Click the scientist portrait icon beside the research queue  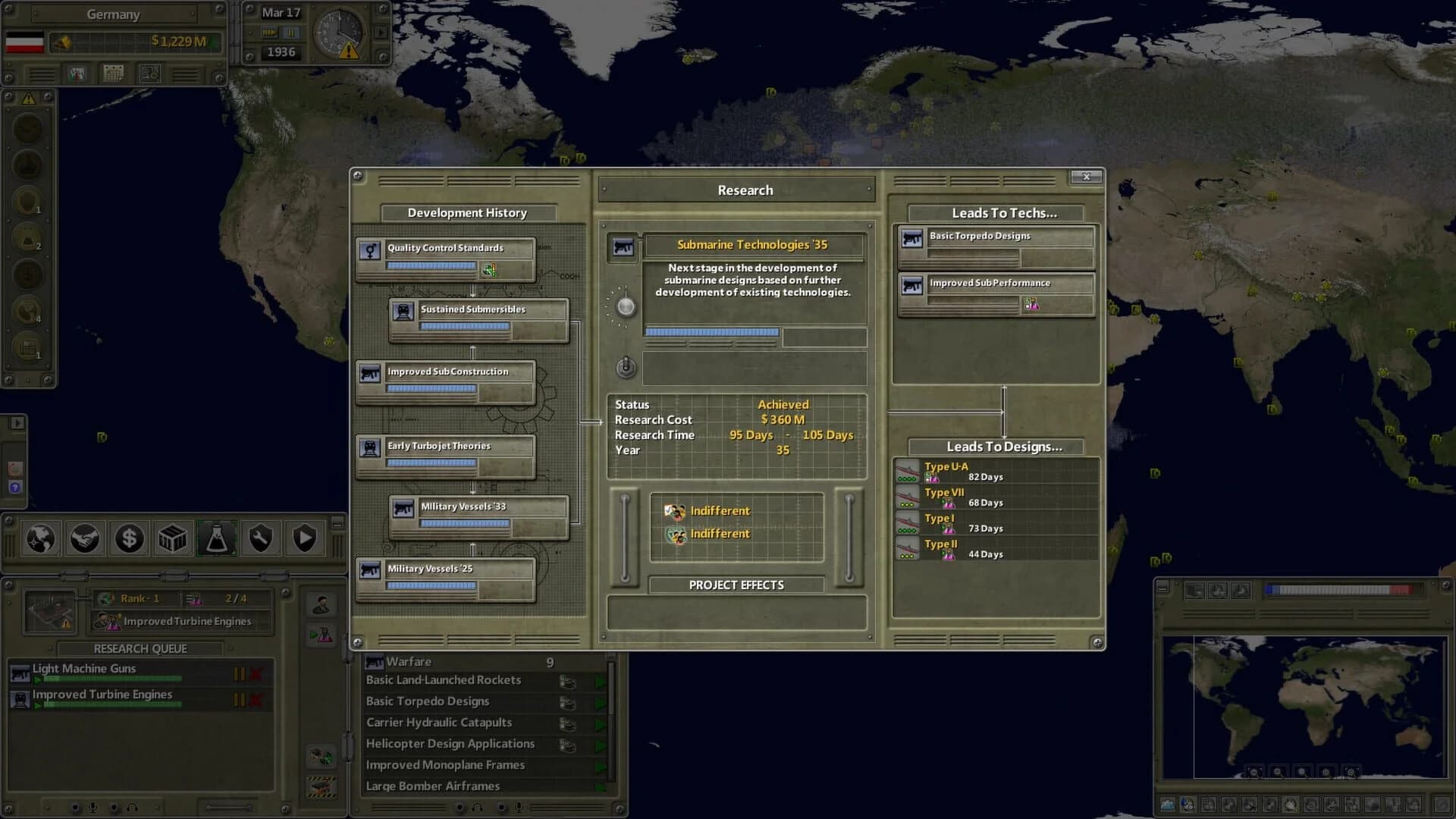click(x=321, y=604)
